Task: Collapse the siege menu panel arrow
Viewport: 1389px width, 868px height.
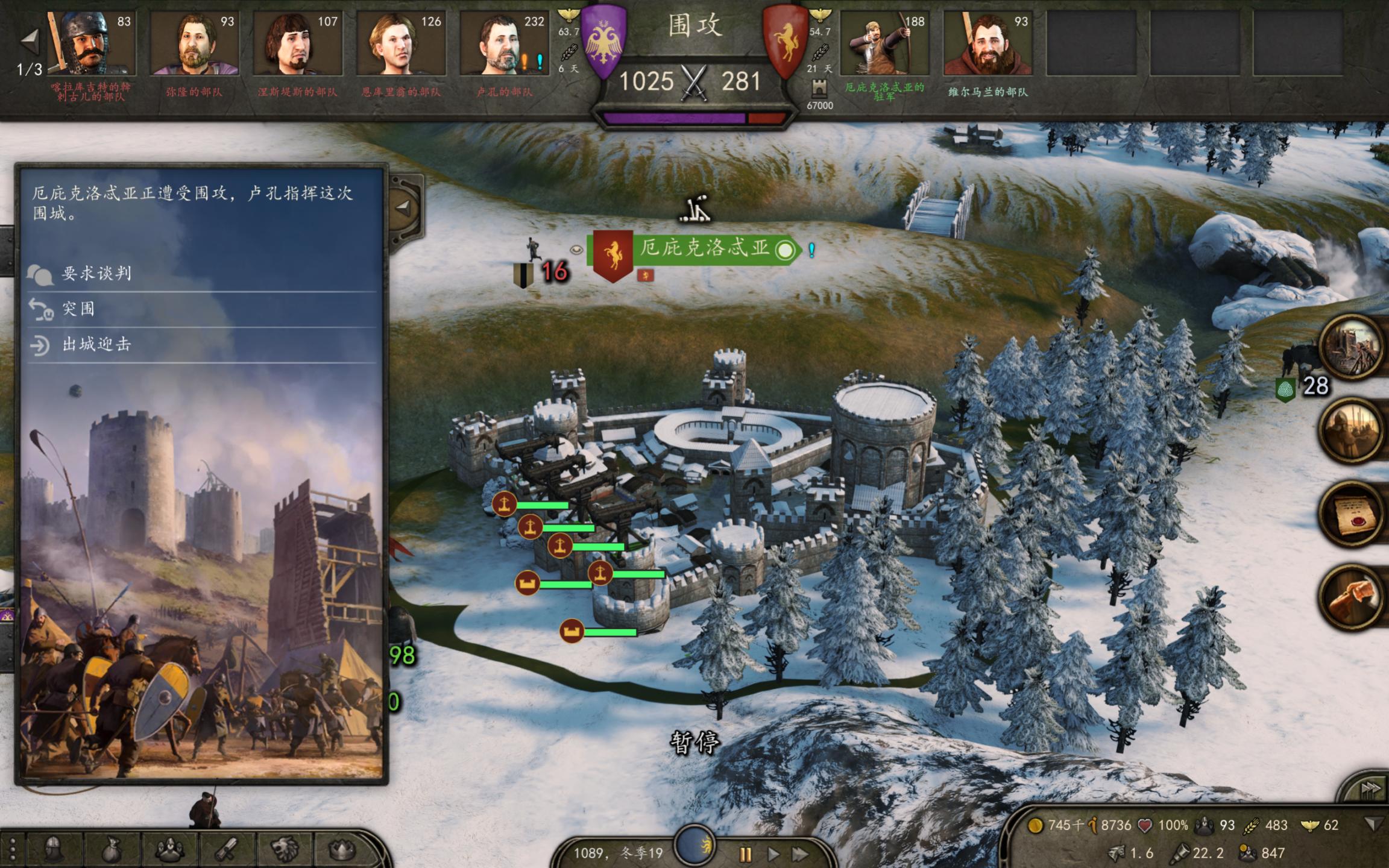Action: point(403,209)
